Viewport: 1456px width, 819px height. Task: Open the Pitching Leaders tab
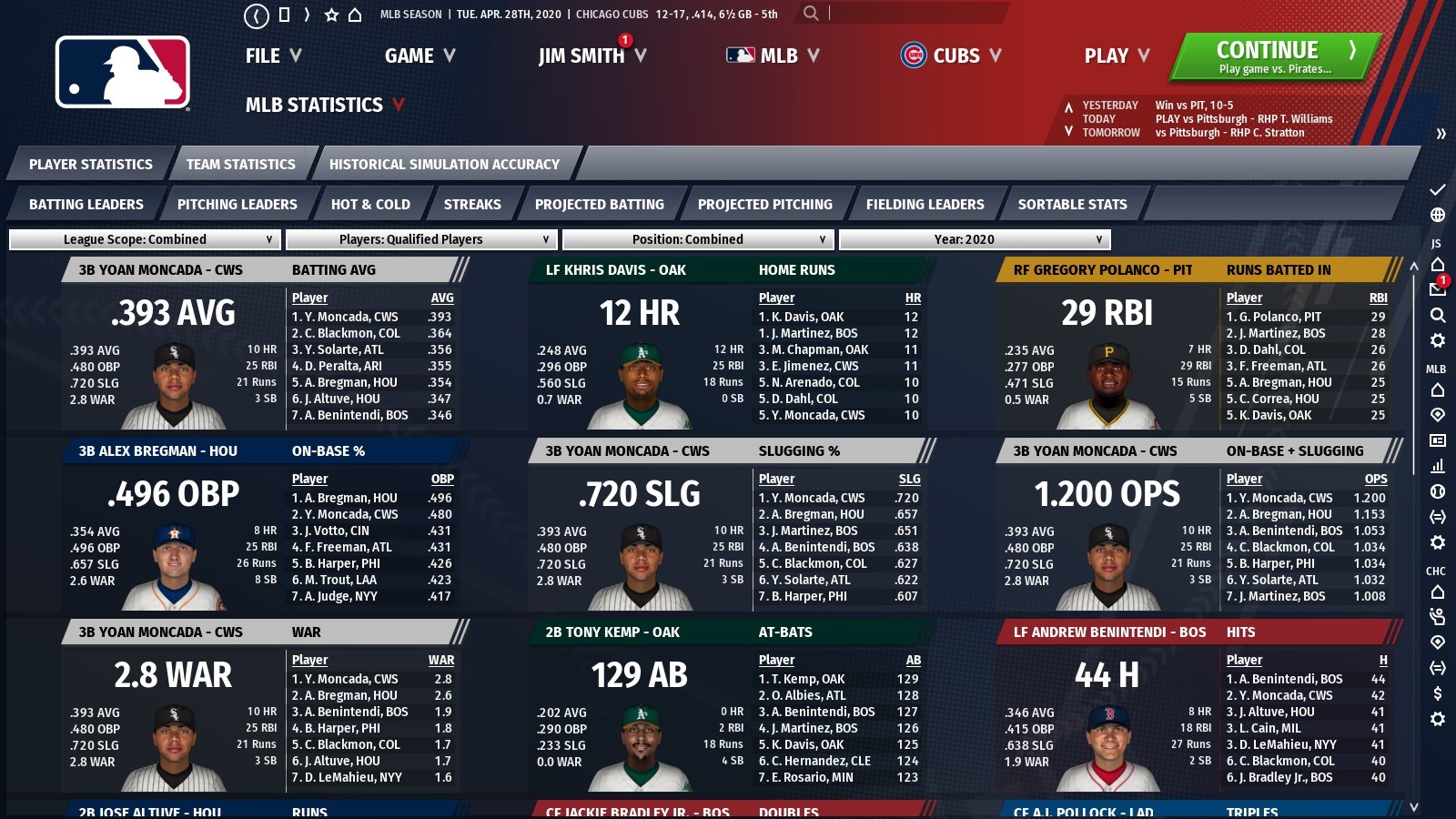point(238,204)
